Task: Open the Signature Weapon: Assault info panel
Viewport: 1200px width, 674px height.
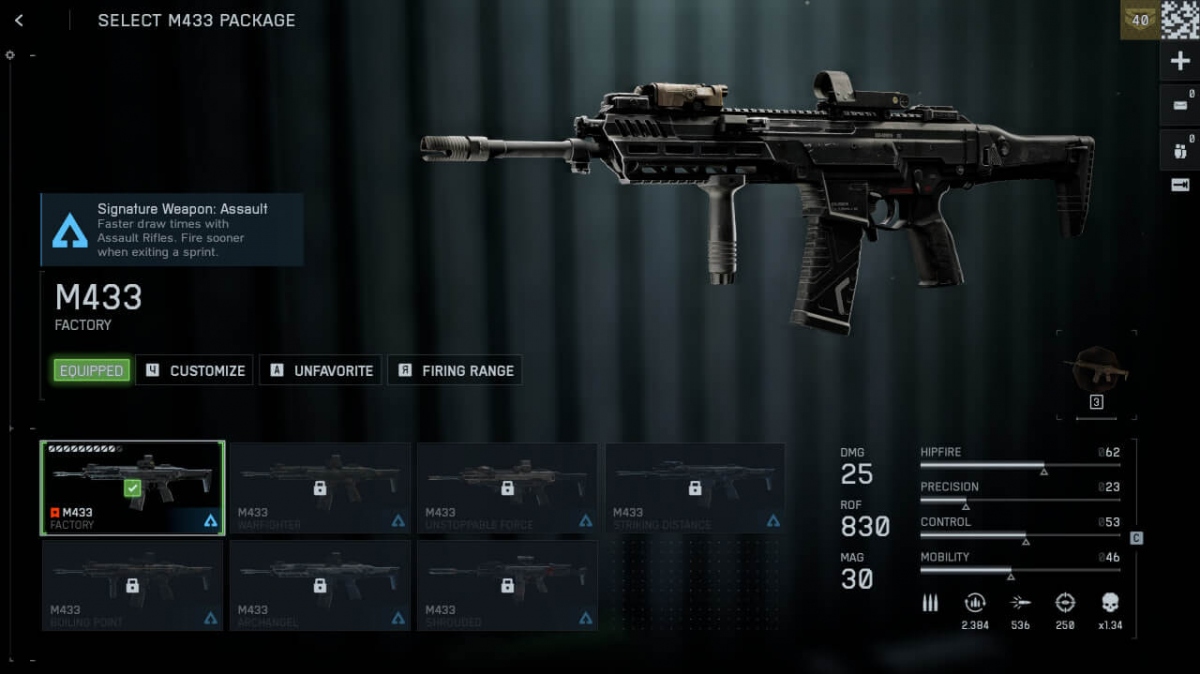Action: 172,230
